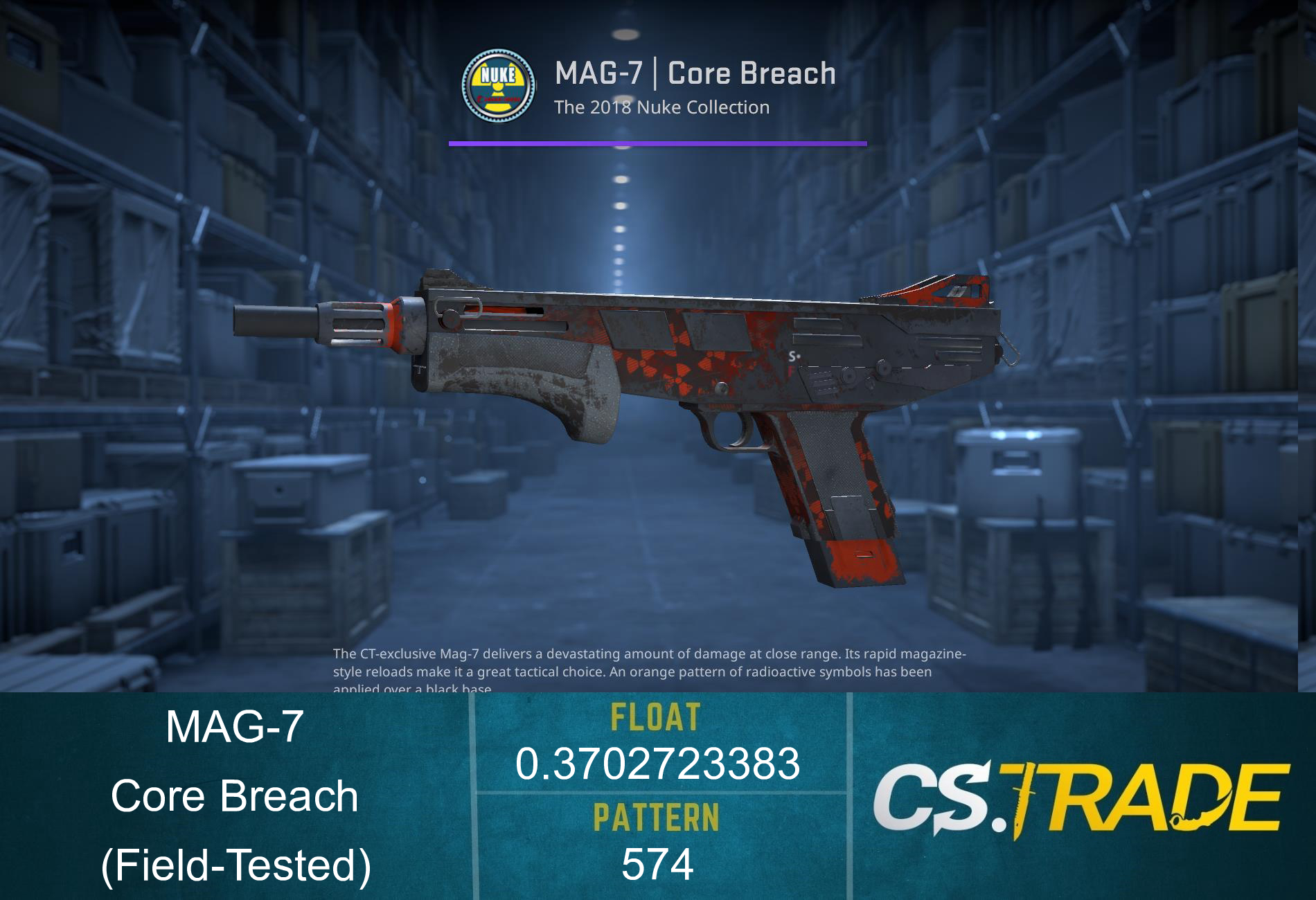This screenshot has width=1316, height=900.
Task: Select the float value 0.3702723383
Action: (x=657, y=765)
